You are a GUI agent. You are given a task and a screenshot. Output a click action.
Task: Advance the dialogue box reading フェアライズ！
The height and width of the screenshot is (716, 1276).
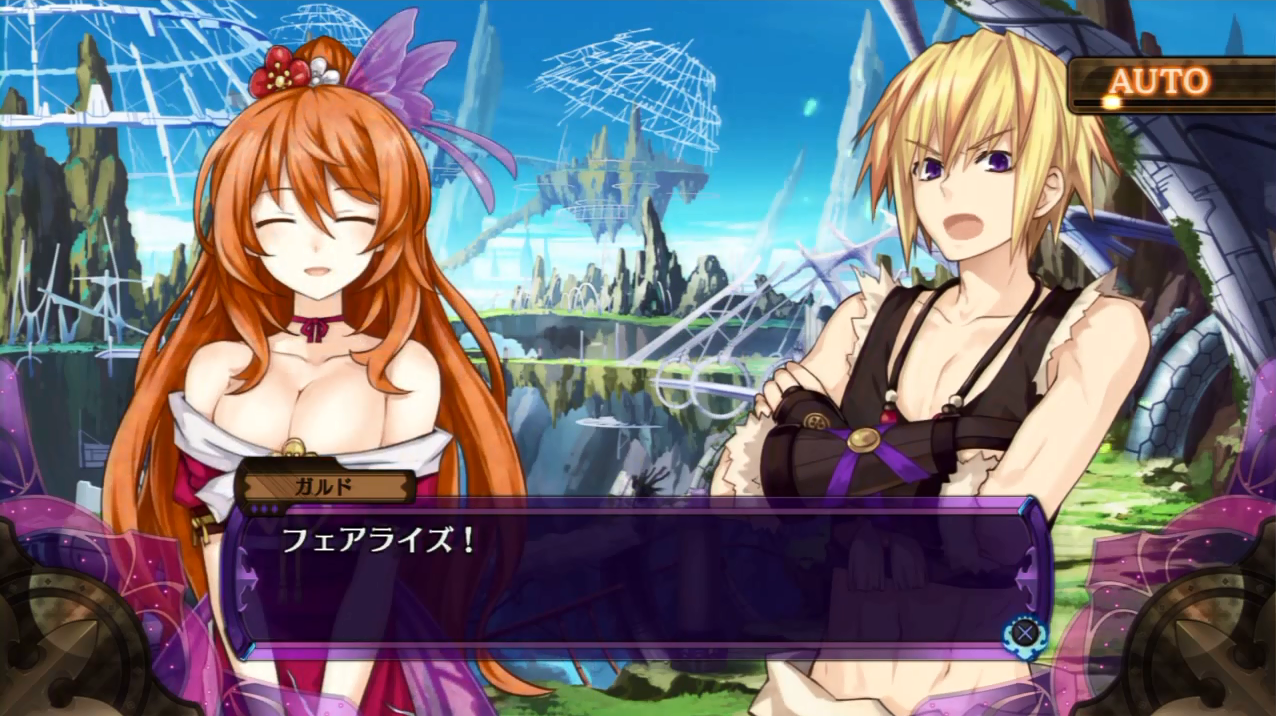coord(1023,632)
